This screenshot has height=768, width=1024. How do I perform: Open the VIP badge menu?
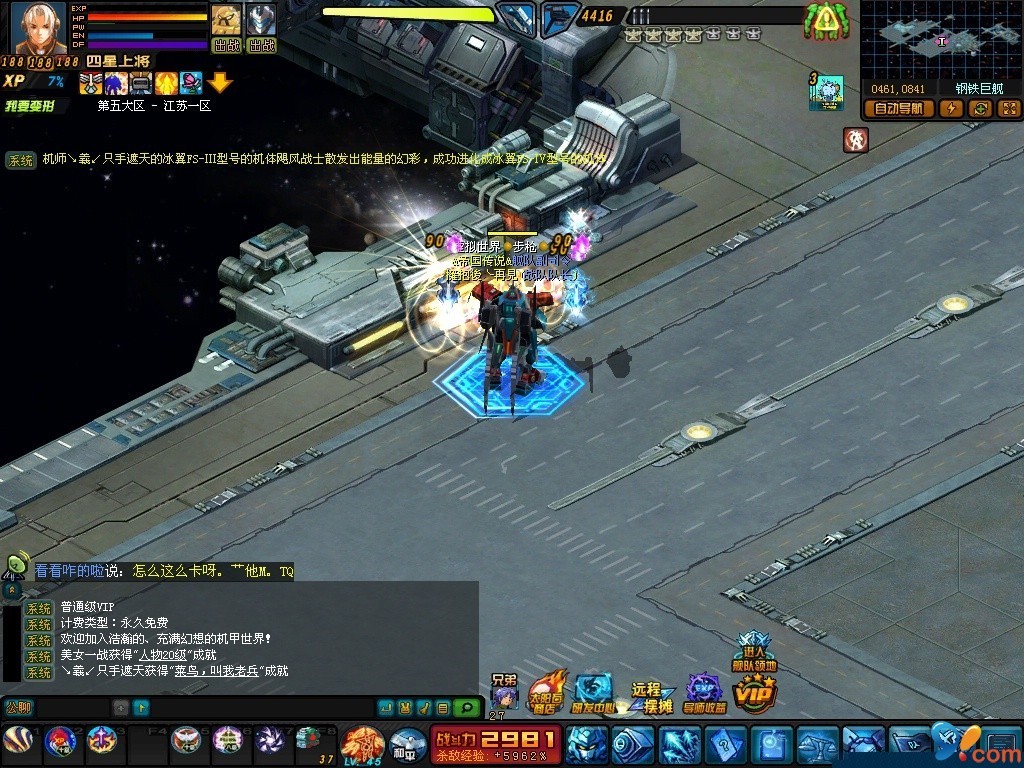(x=754, y=692)
